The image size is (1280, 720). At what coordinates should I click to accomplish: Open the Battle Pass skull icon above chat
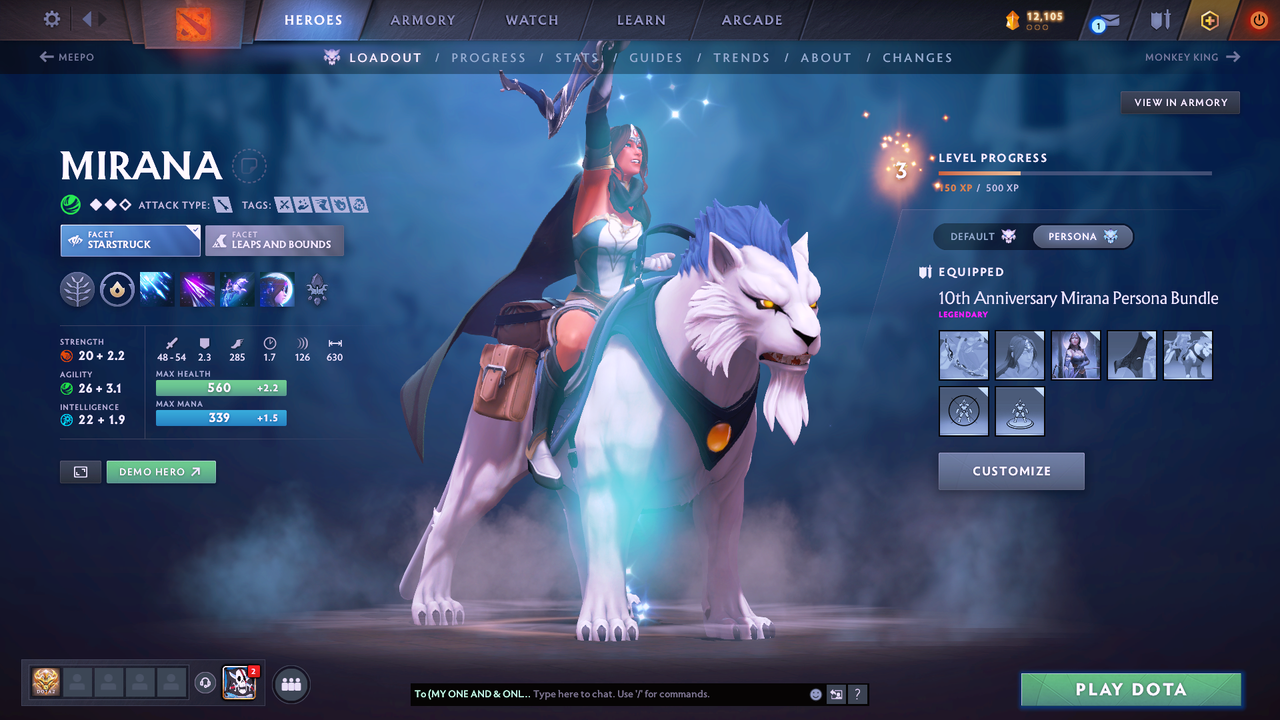click(238, 684)
